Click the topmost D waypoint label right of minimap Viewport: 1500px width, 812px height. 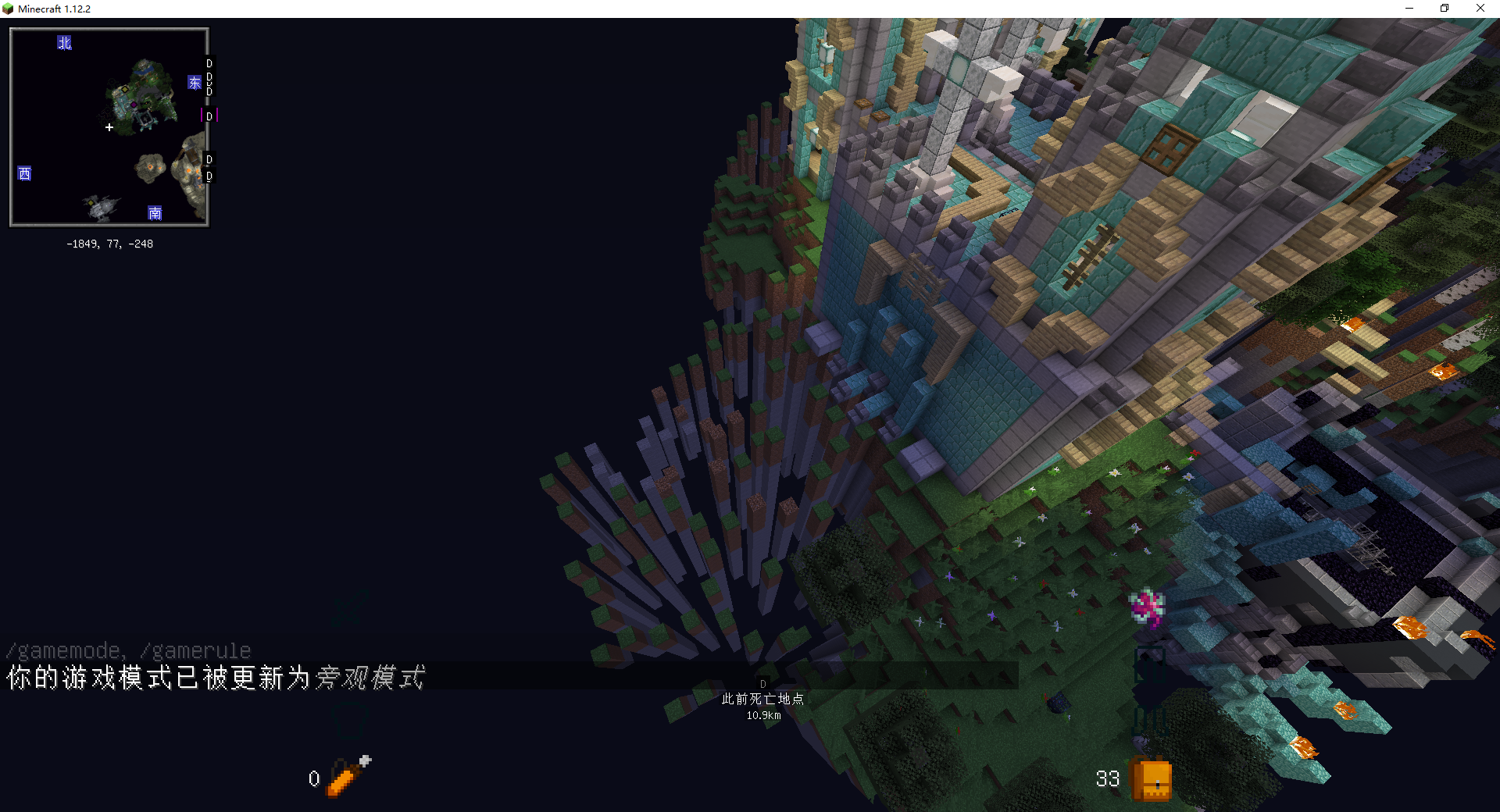tap(209, 64)
